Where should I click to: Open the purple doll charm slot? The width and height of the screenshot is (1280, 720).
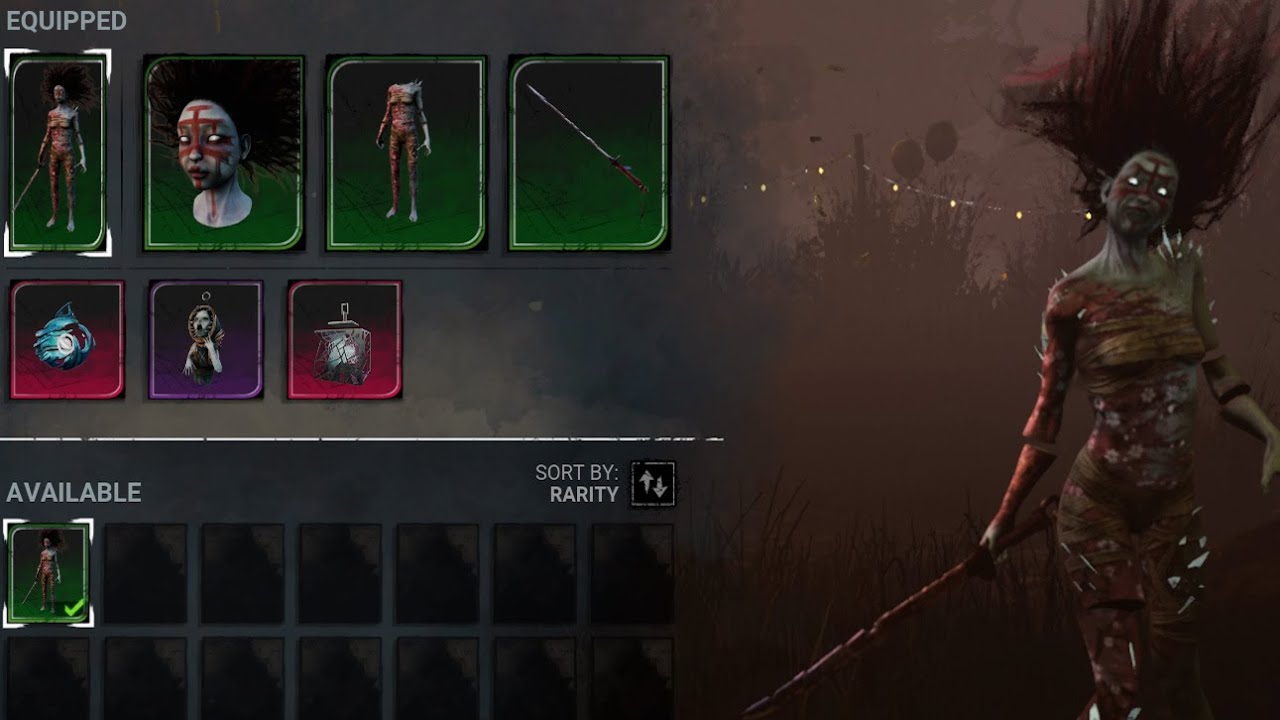[203, 340]
